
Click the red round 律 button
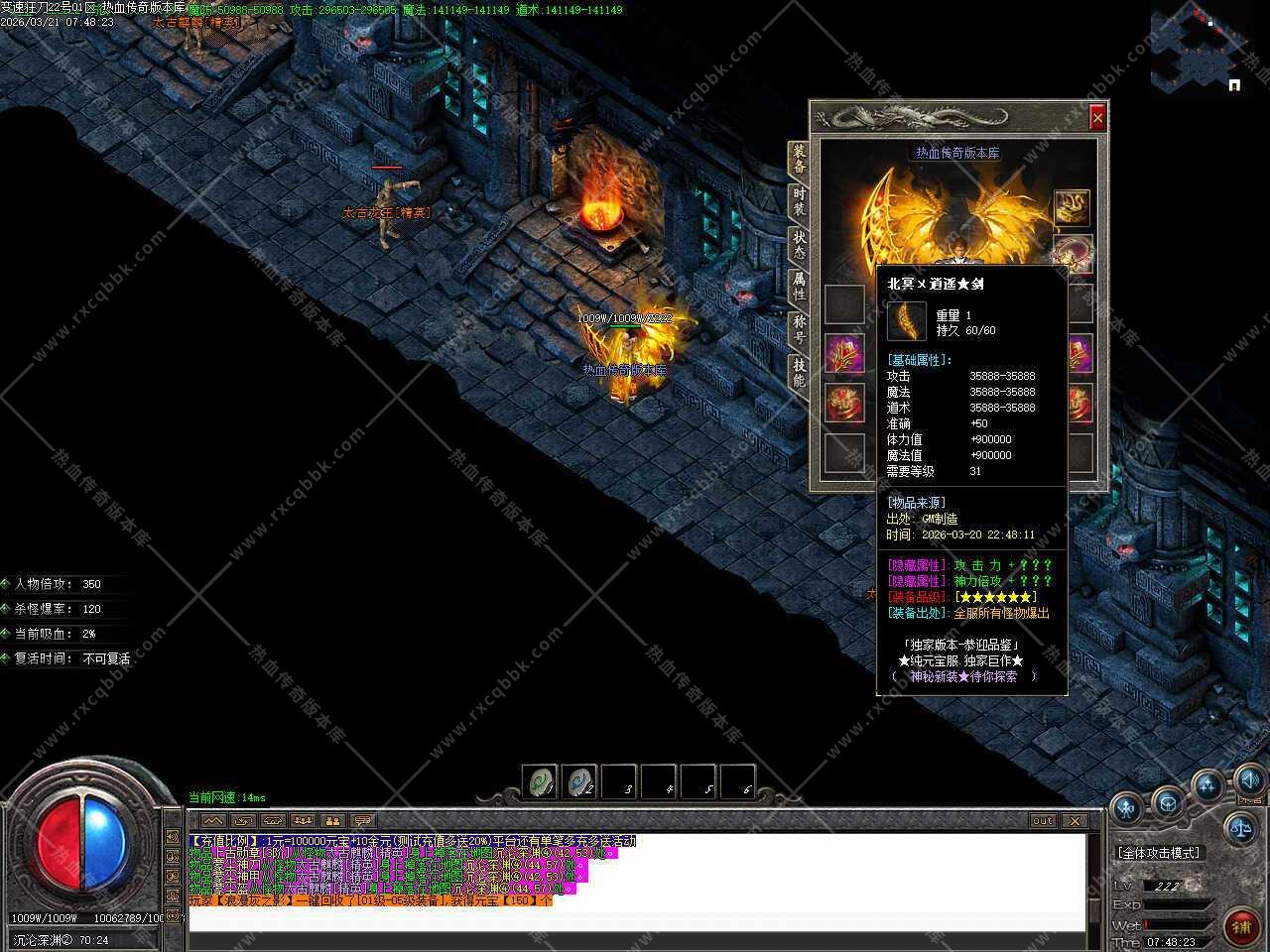point(1241,926)
